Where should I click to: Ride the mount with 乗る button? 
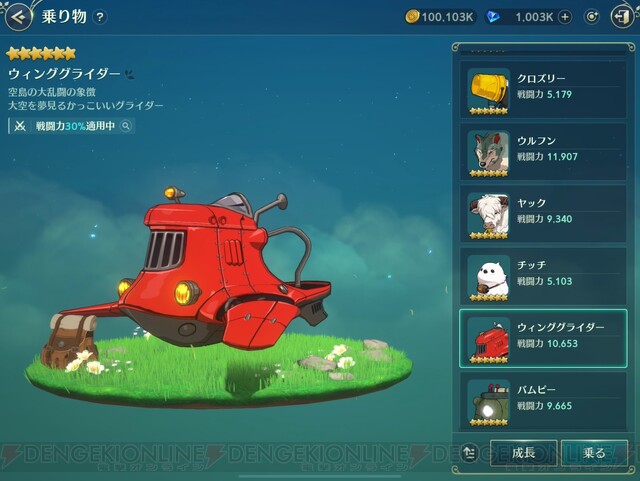[594, 453]
